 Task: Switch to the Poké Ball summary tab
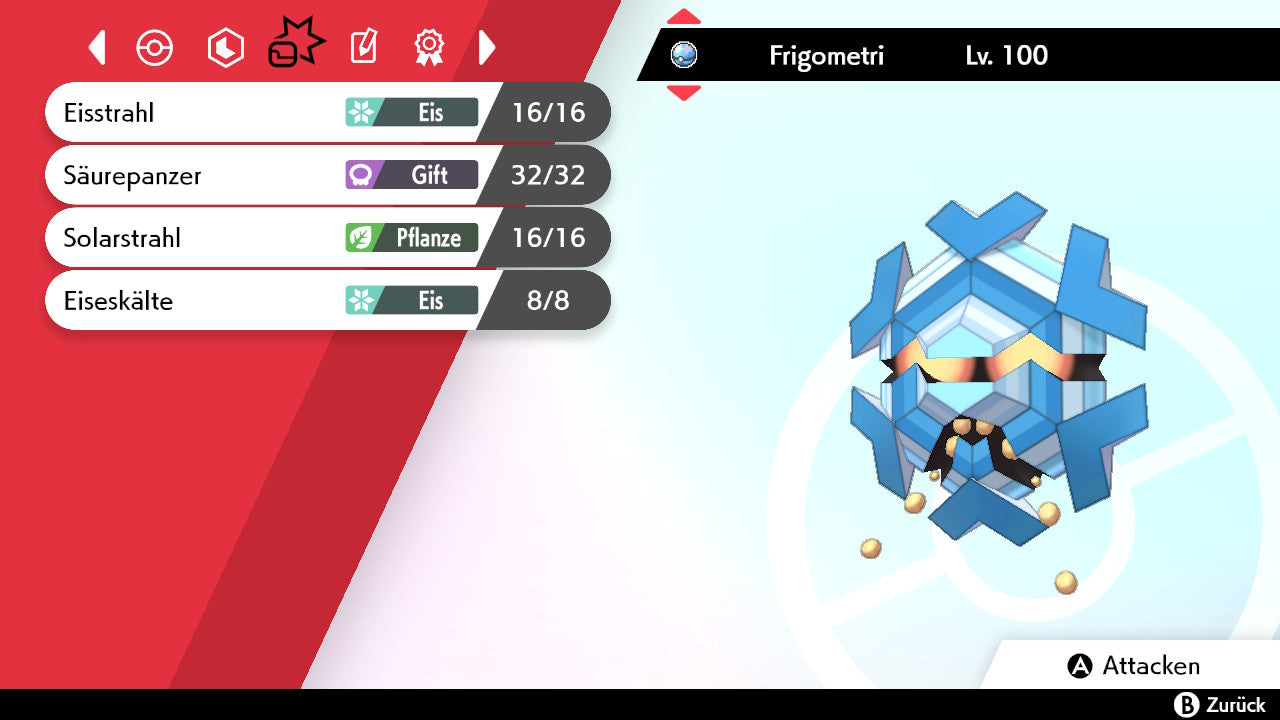[x=155, y=47]
